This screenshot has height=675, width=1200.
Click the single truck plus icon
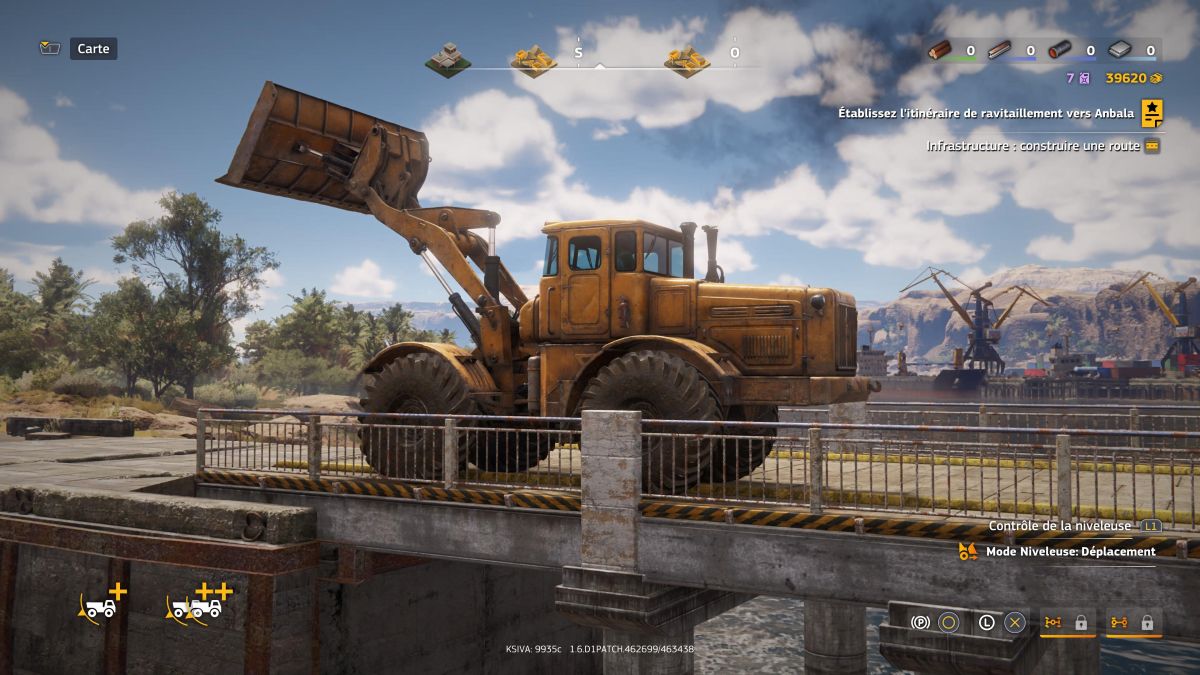(102, 602)
